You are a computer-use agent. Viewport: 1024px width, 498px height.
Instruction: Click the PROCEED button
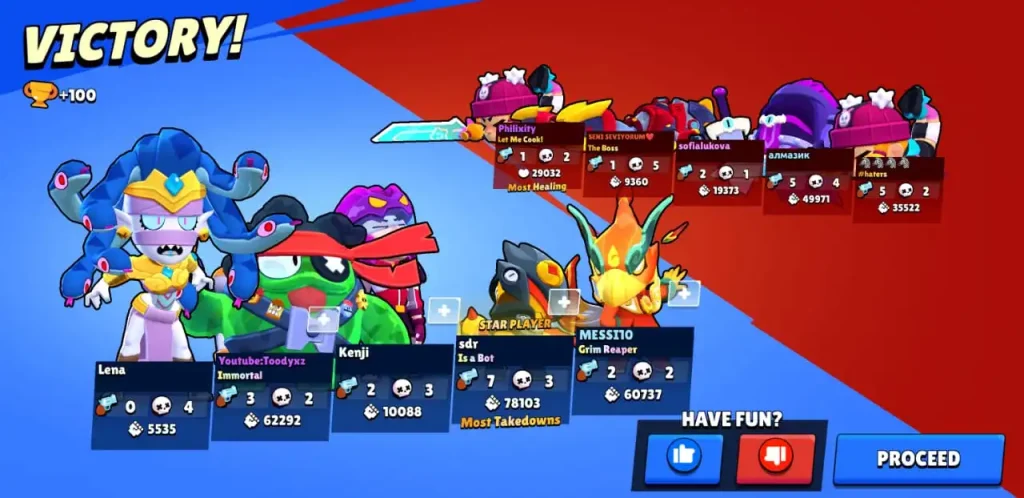918,459
